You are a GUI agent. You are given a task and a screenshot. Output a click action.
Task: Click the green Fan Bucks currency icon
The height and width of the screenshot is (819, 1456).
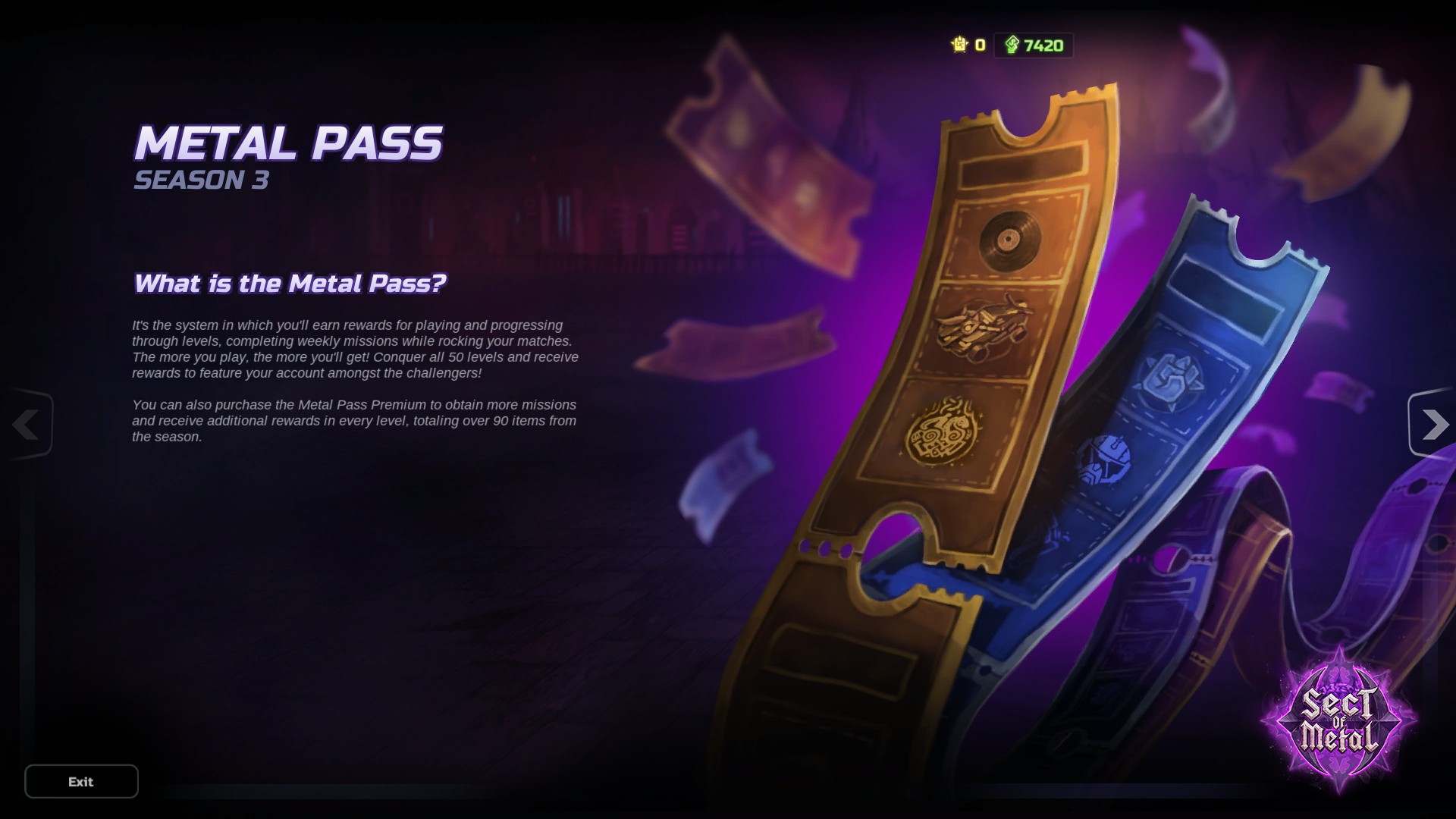[1012, 45]
